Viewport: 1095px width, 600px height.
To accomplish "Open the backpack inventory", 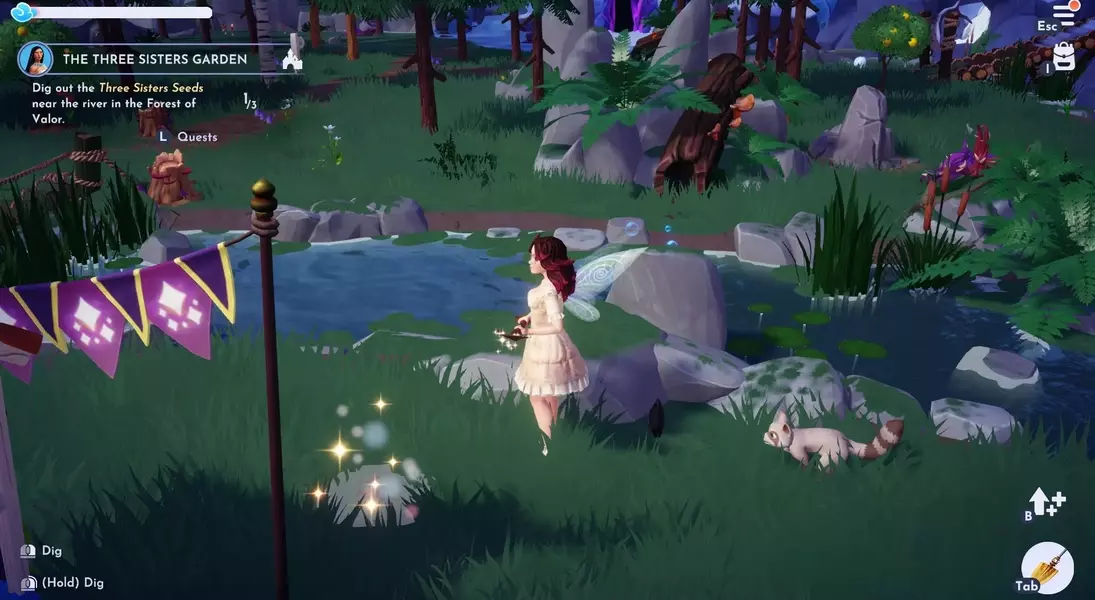I will click(1064, 58).
